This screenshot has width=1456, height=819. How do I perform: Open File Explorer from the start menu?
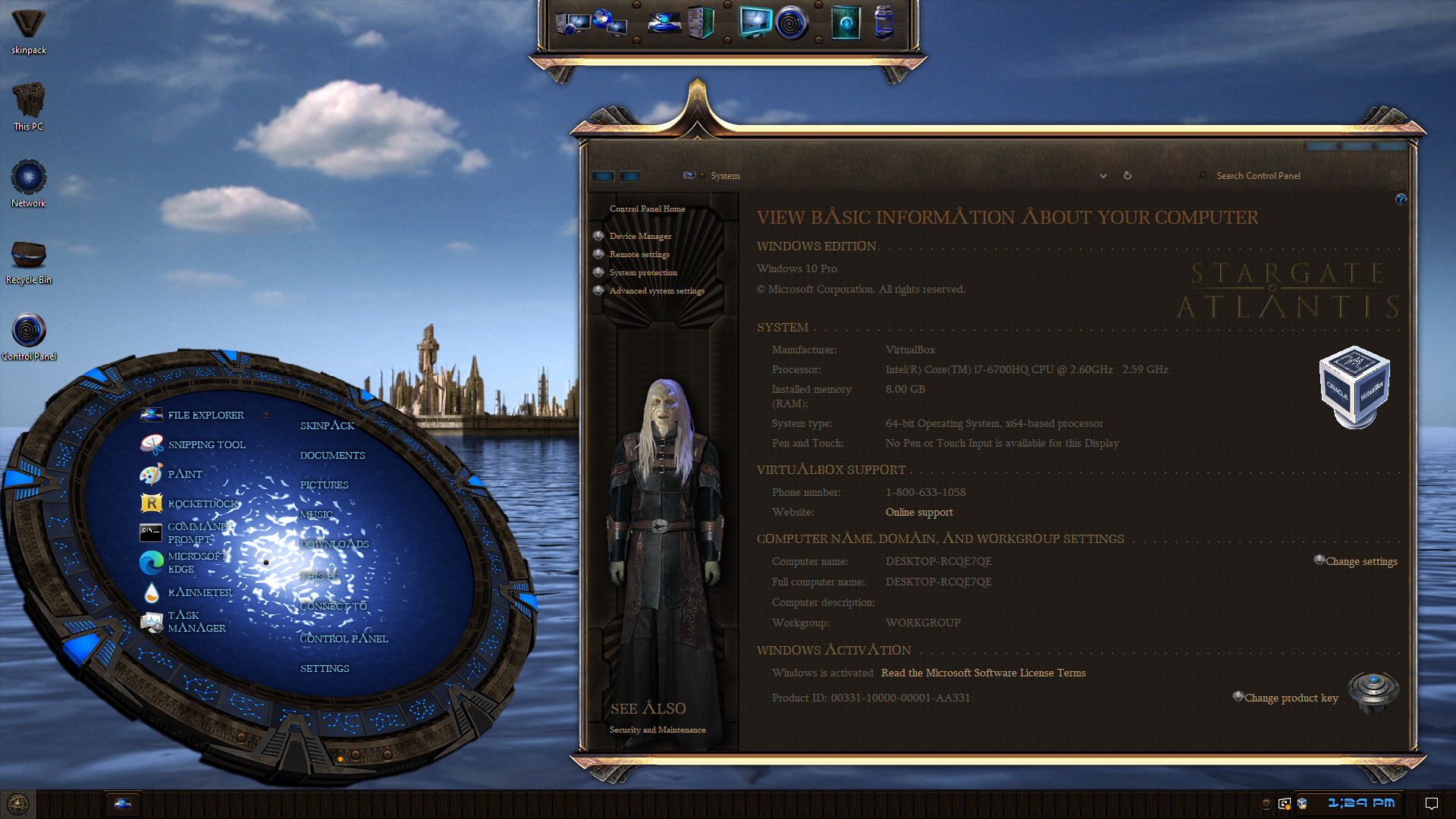pyautogui.click(x=205, y=415)
